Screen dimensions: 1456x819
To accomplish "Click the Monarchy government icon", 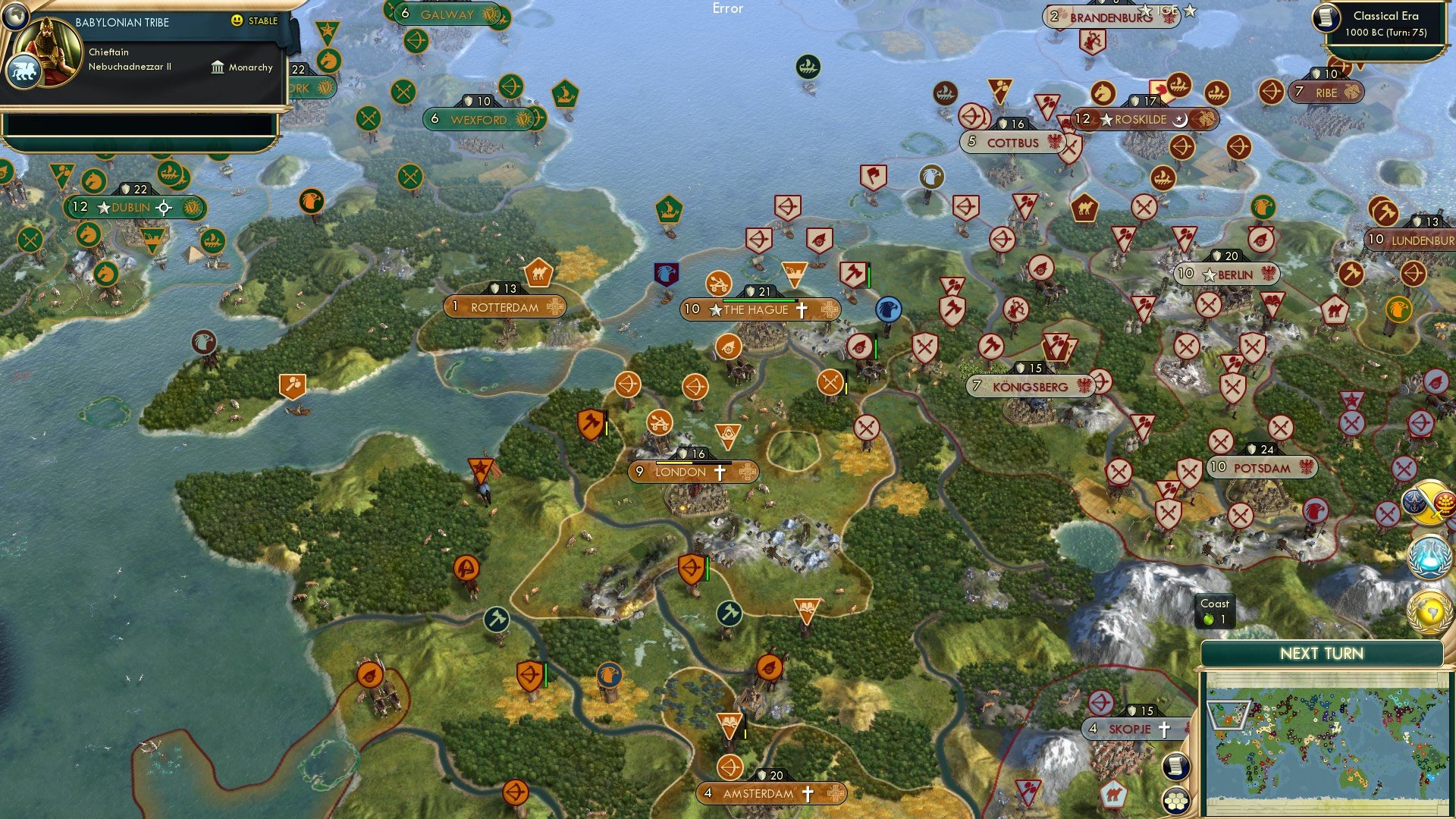I will [217, 67].
